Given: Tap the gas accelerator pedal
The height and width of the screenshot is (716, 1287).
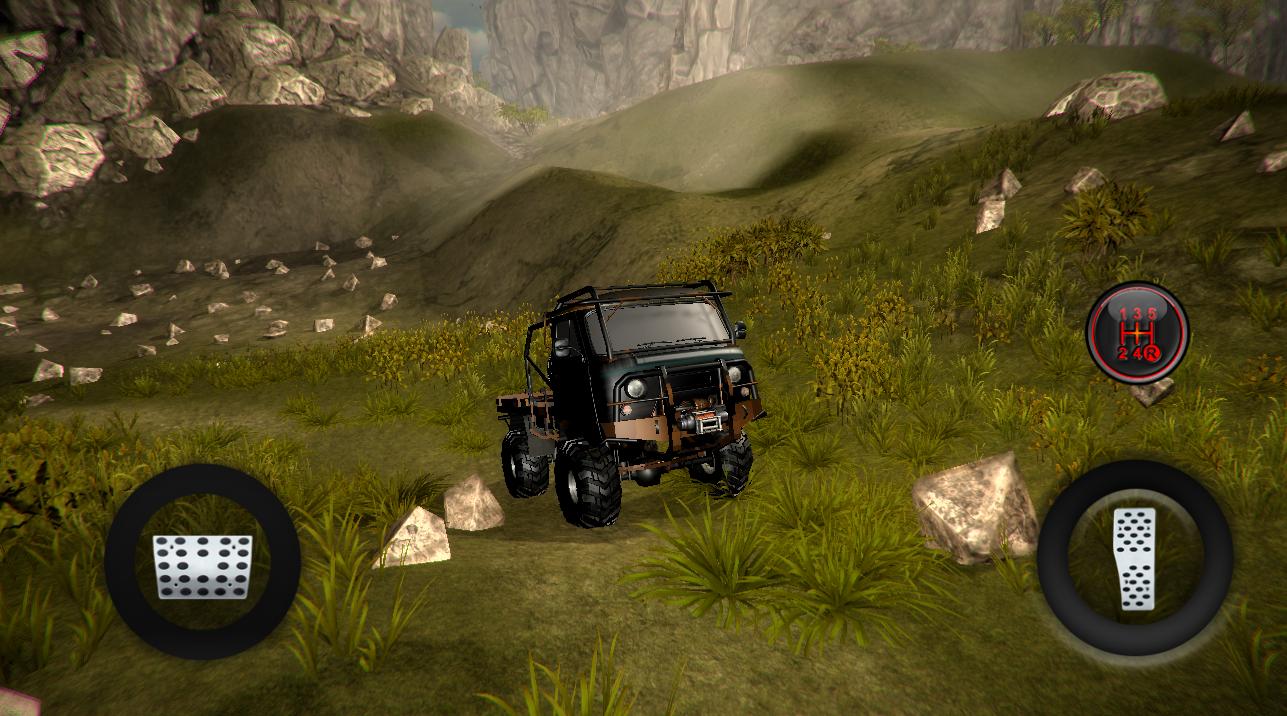Looking at the screenshot, I should 1134,559.
